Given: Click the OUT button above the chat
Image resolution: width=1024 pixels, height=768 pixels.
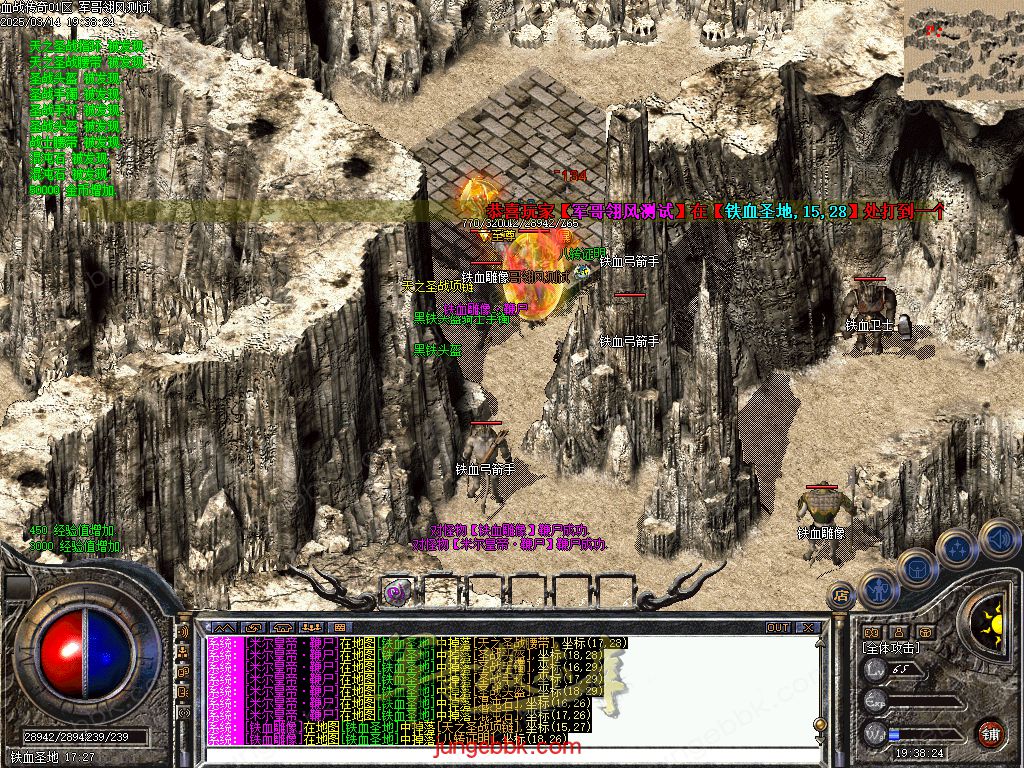Looking at the screenshot, I should (778, 628).
